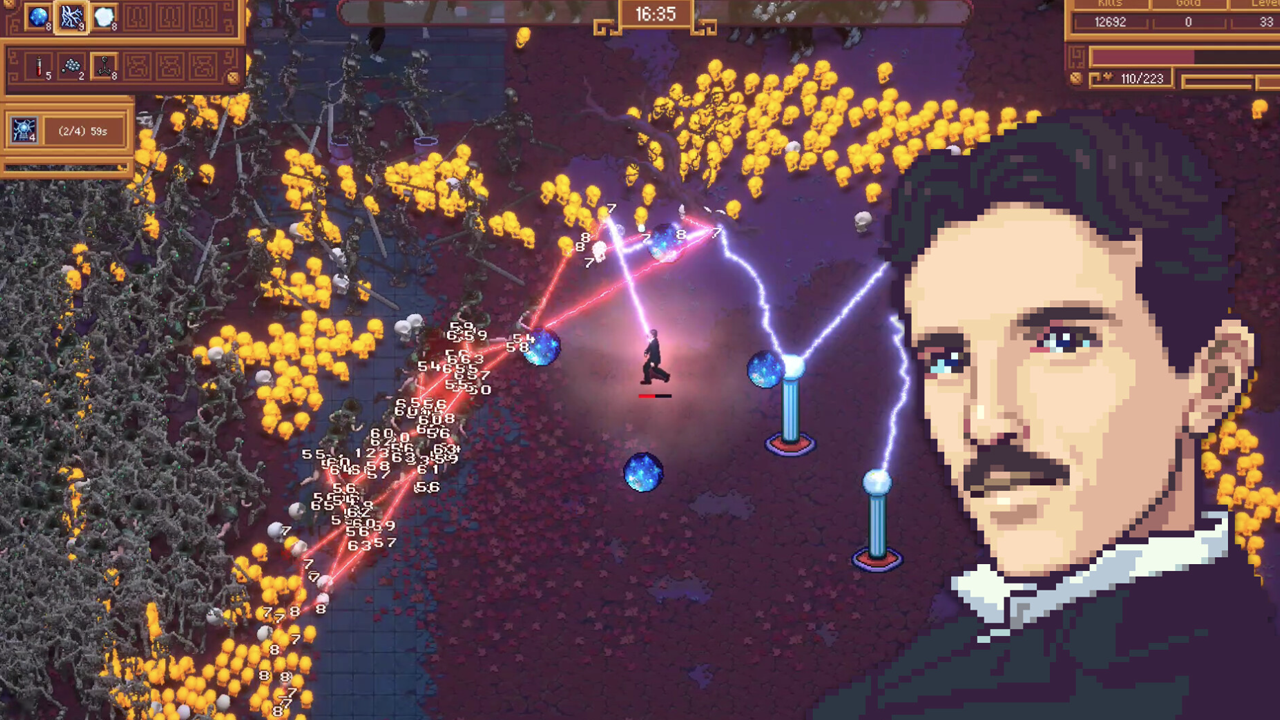Click the Tesla coil ability icon

(24, 130)
